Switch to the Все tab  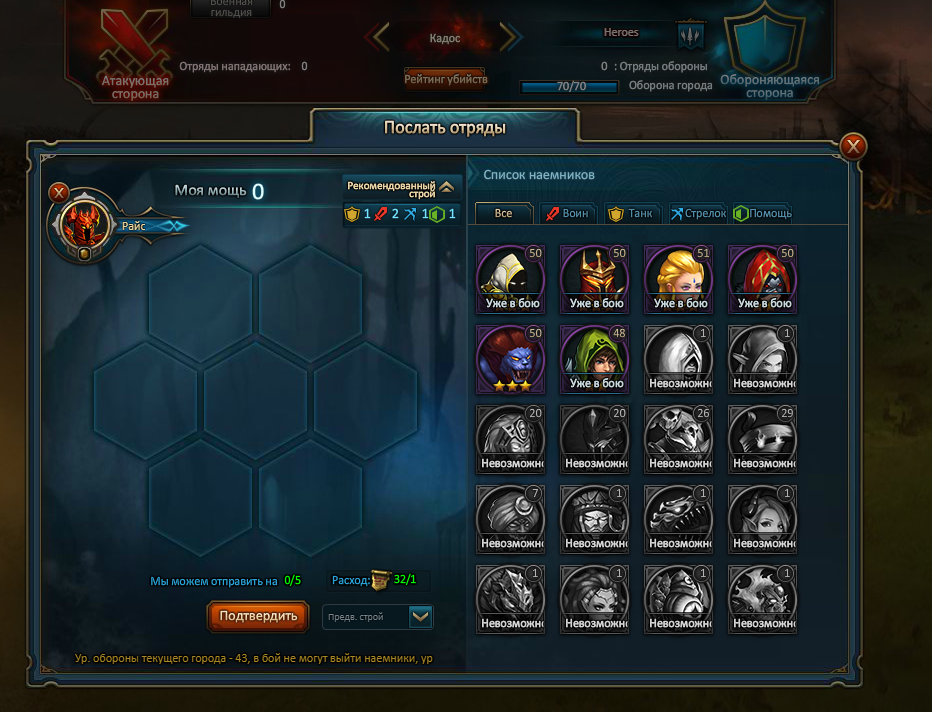tap(503, 213)
